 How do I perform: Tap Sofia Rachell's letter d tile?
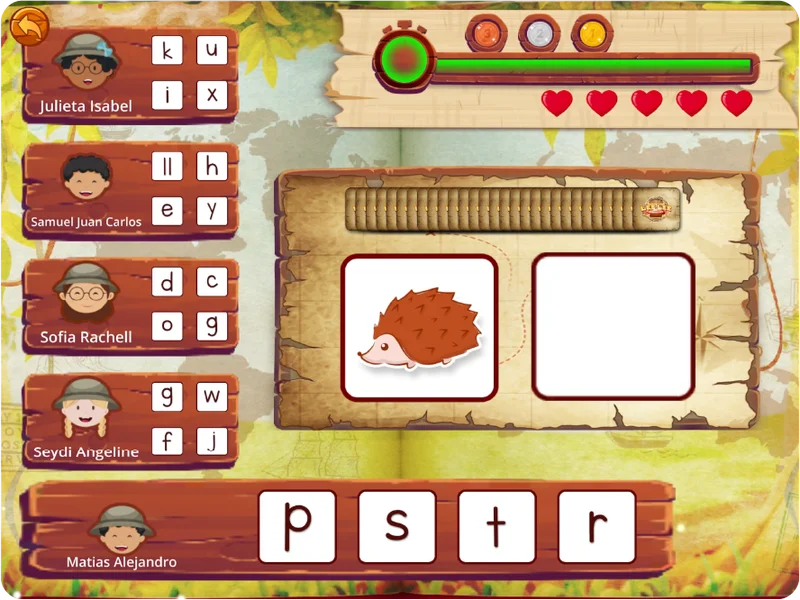167,282
